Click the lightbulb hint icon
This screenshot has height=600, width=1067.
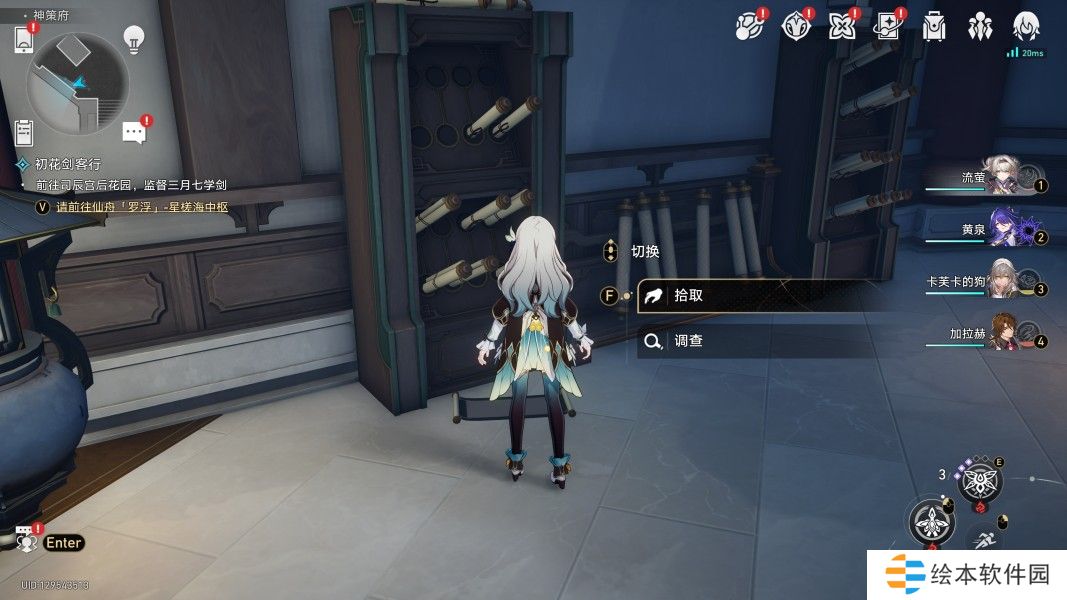pyautogui.click(x=133, y=39)
